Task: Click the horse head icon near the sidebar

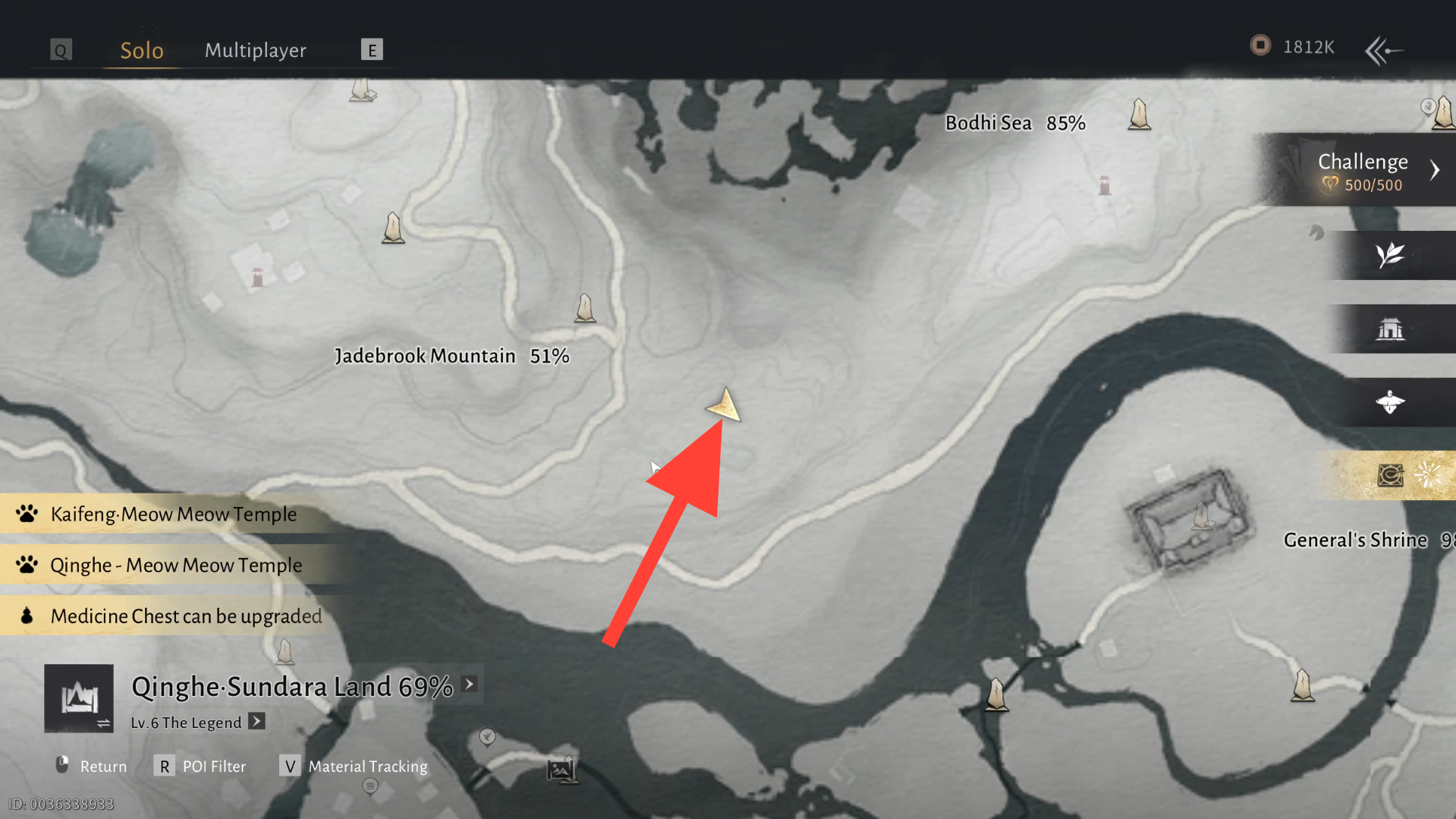Action: [x=1316, y=233]
